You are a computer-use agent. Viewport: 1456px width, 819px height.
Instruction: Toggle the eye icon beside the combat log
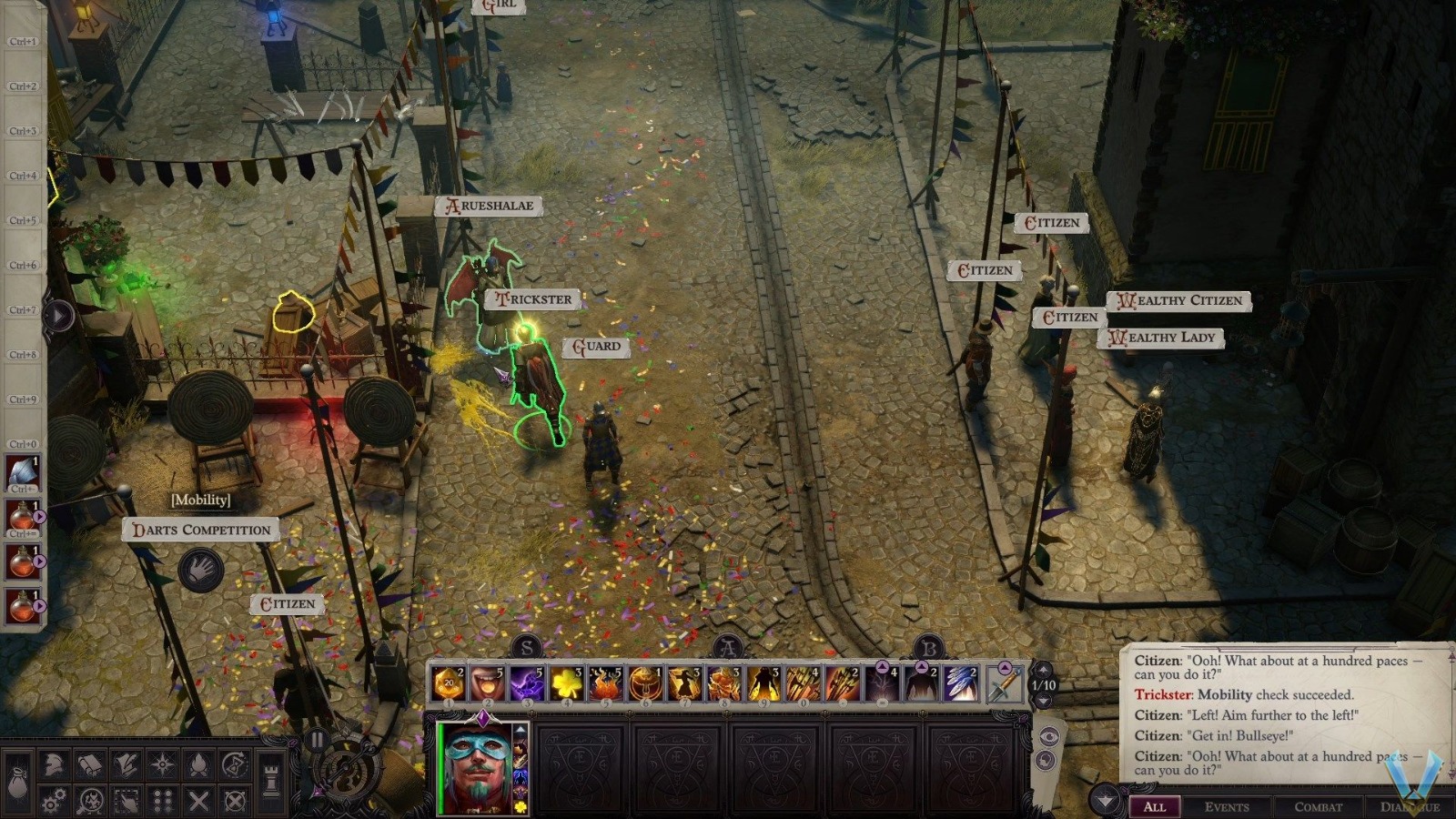[1048, 735]
